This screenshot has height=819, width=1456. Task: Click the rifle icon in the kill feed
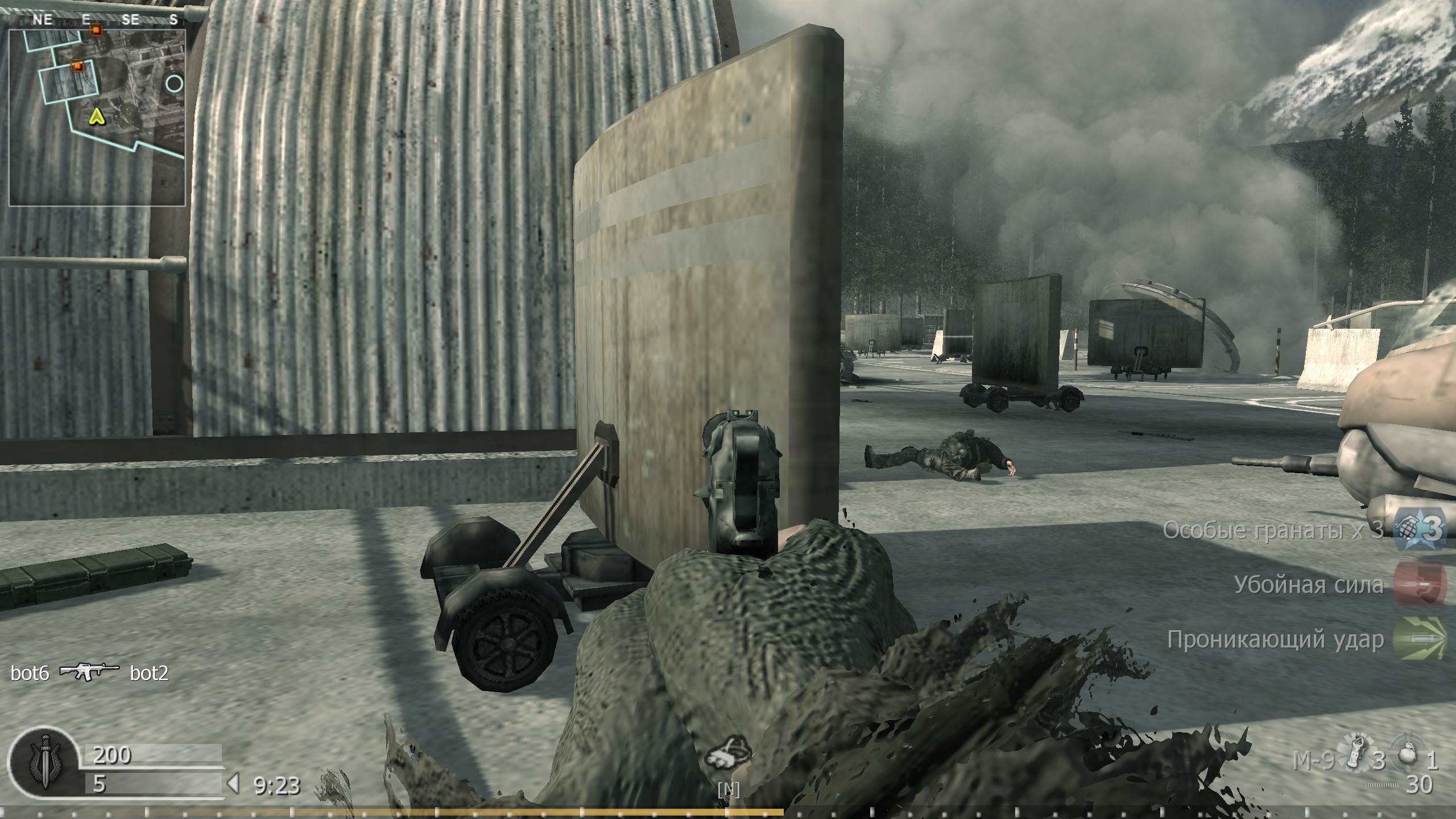coord(89,673)
